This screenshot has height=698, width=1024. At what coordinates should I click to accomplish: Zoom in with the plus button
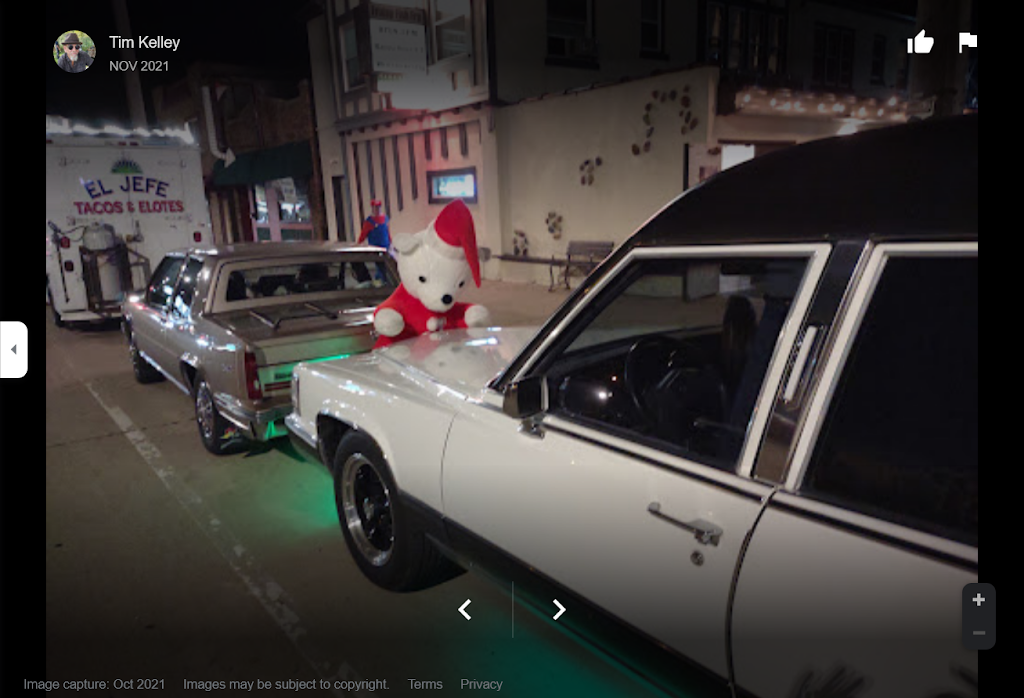(979, 600)
